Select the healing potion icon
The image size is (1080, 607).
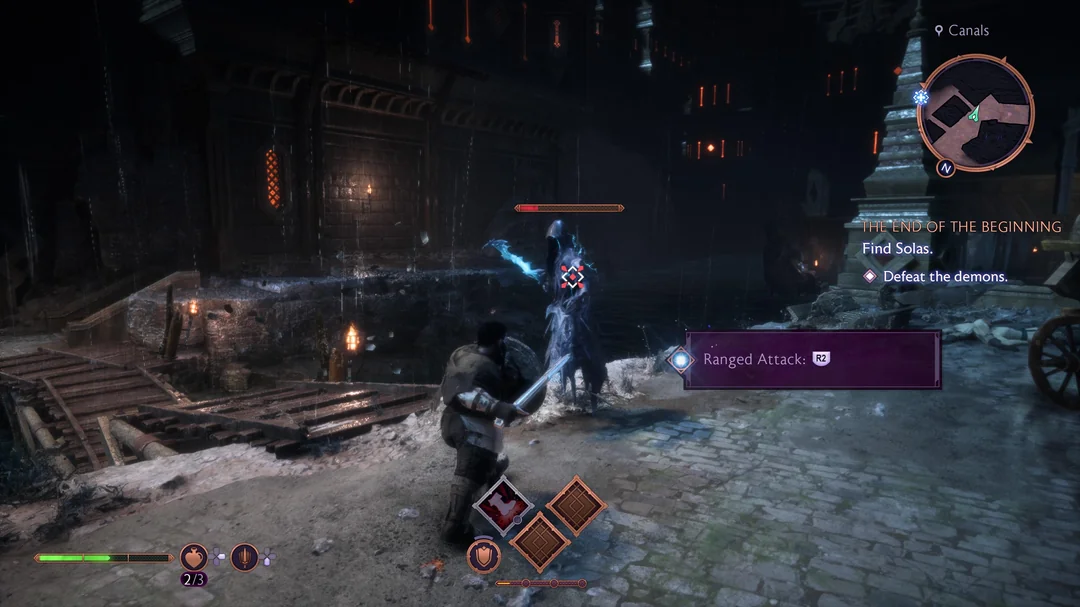pyautogui.click(x=193, y=556)
